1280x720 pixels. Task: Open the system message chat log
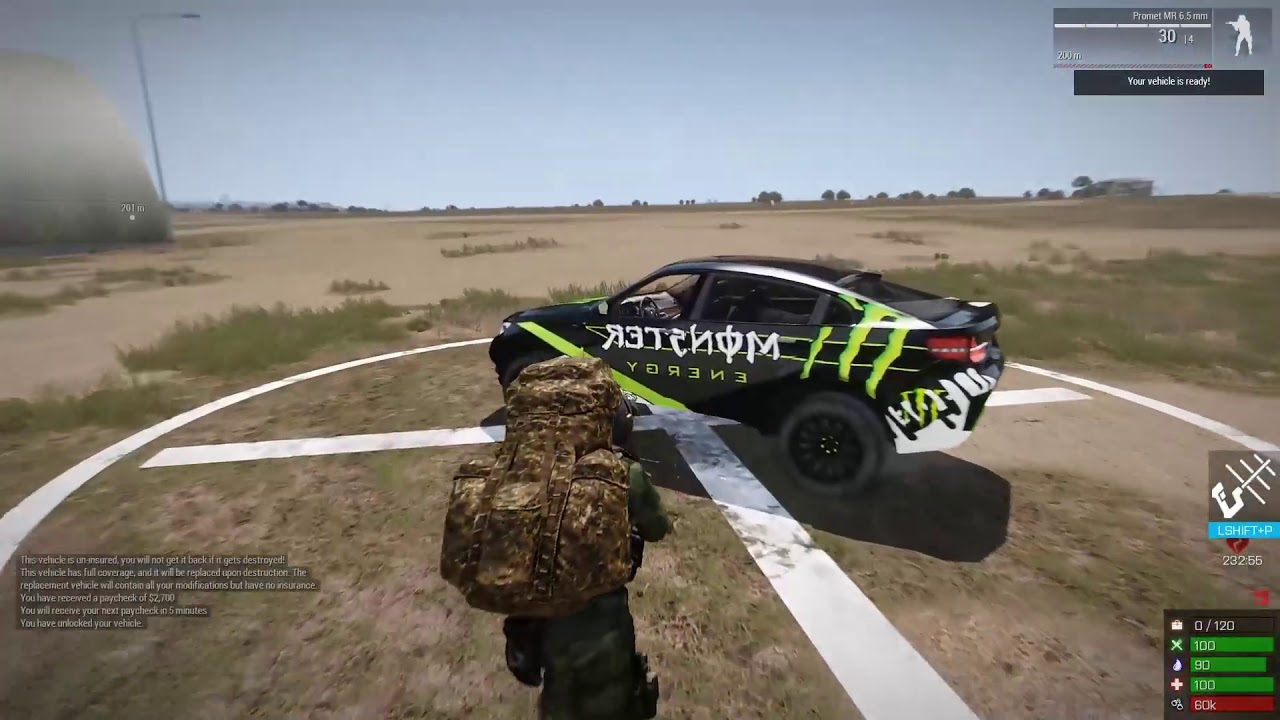point(168,591)
